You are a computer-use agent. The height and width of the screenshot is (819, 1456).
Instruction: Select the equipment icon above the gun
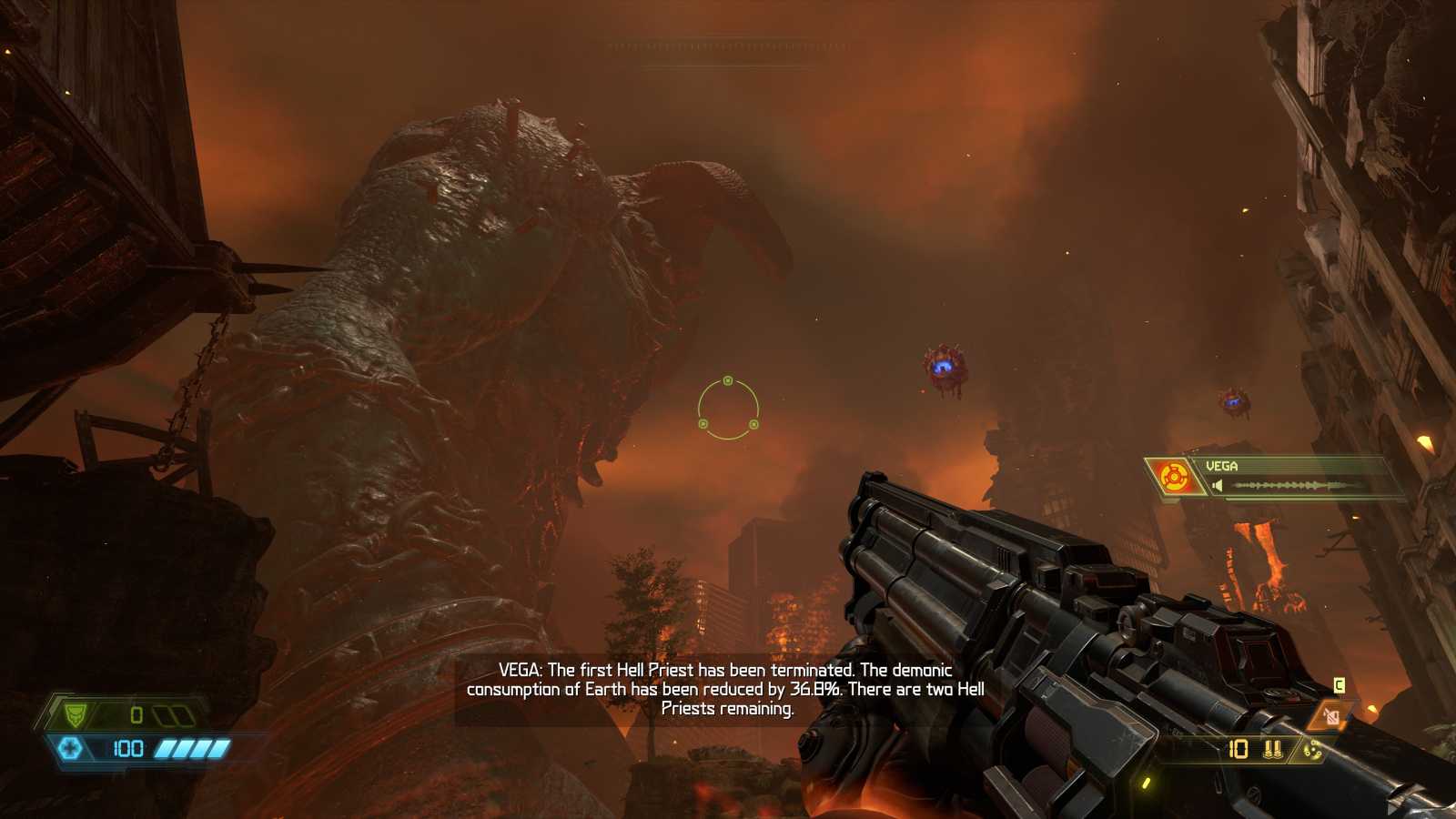coord(1331,716)
